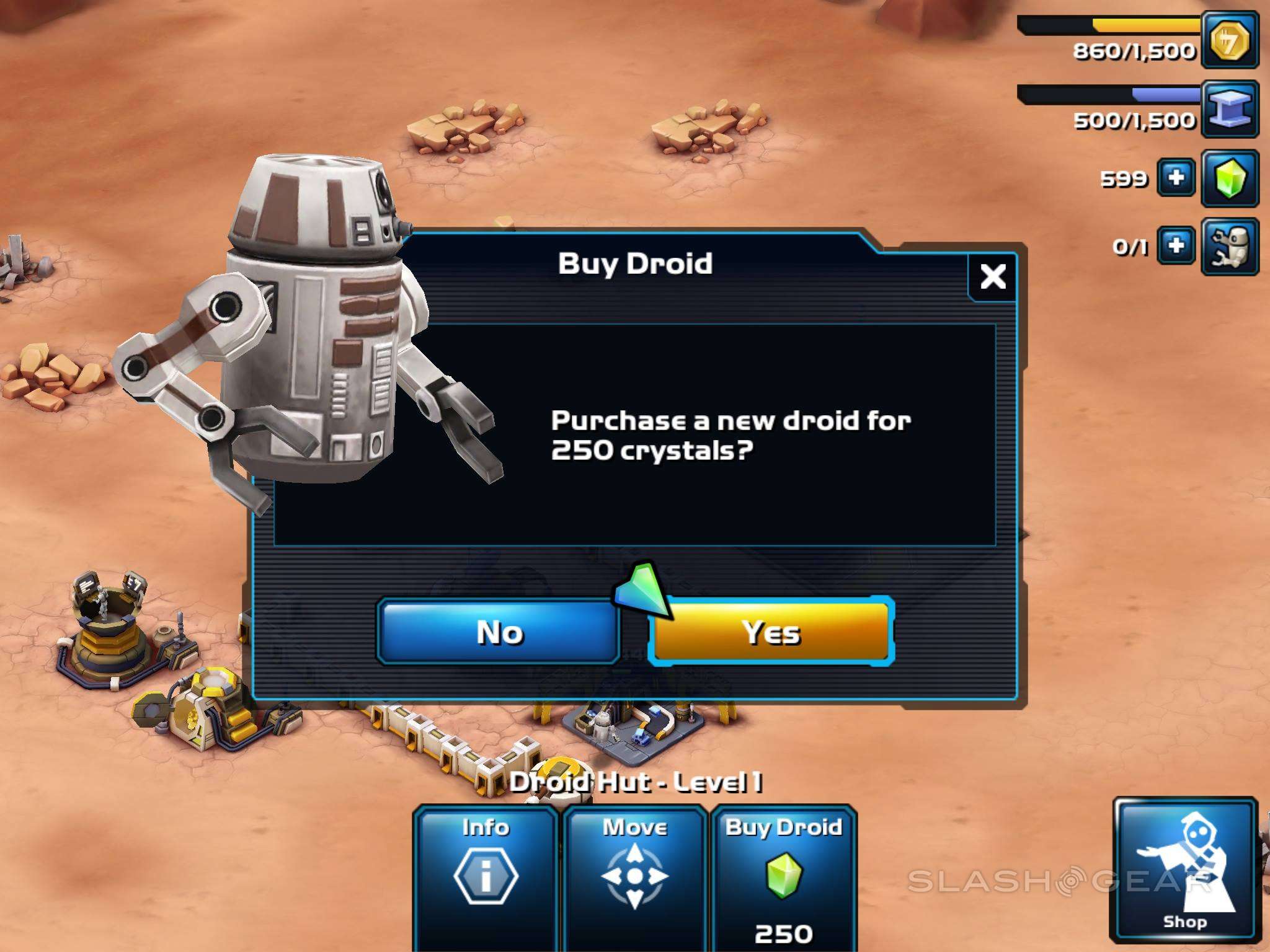The image size is (1270, 952).
Task: Decline the droid purchase with No
Action: (499, 633)
